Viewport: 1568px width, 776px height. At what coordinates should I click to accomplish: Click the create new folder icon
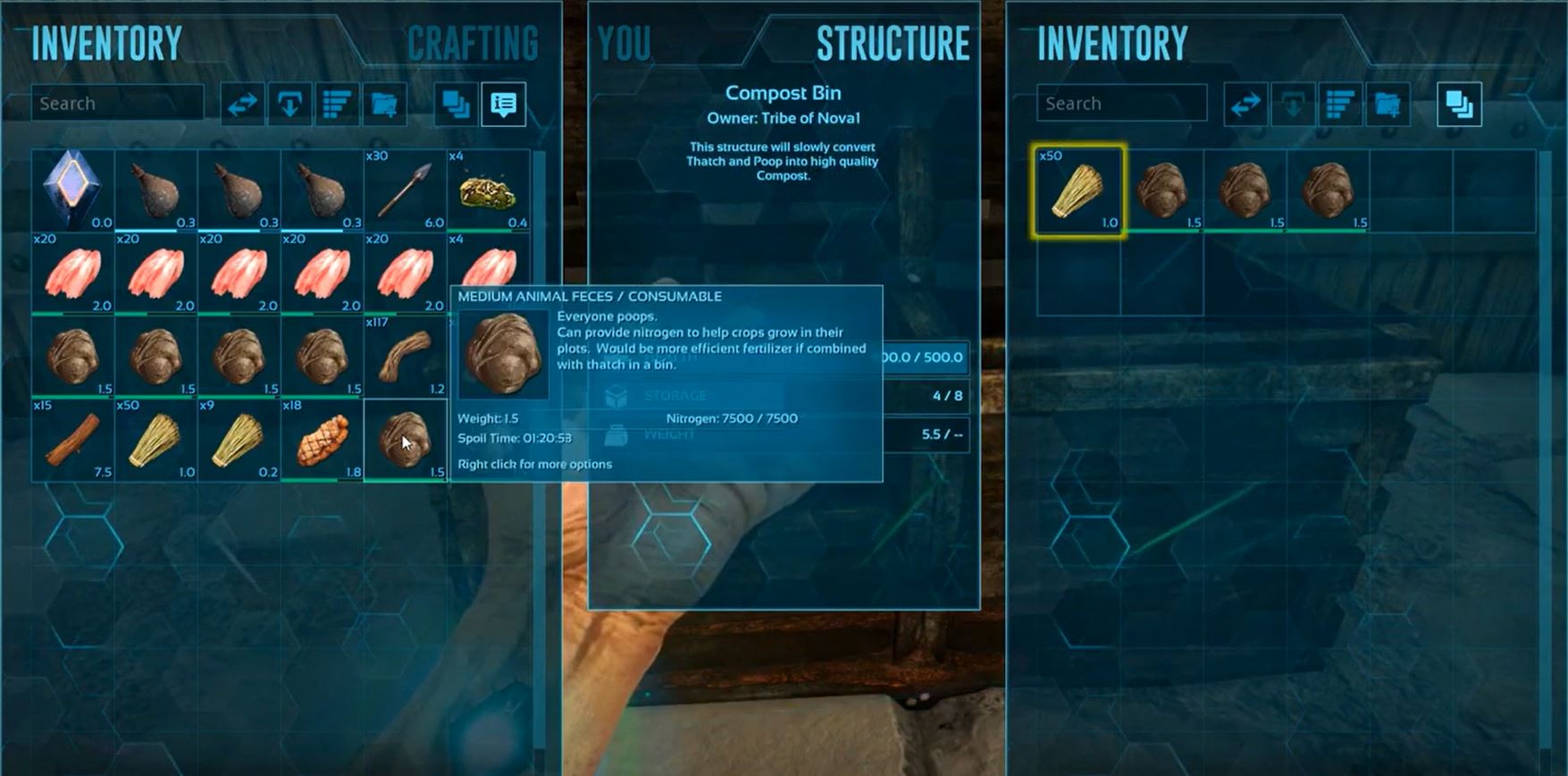coord(382,103)
